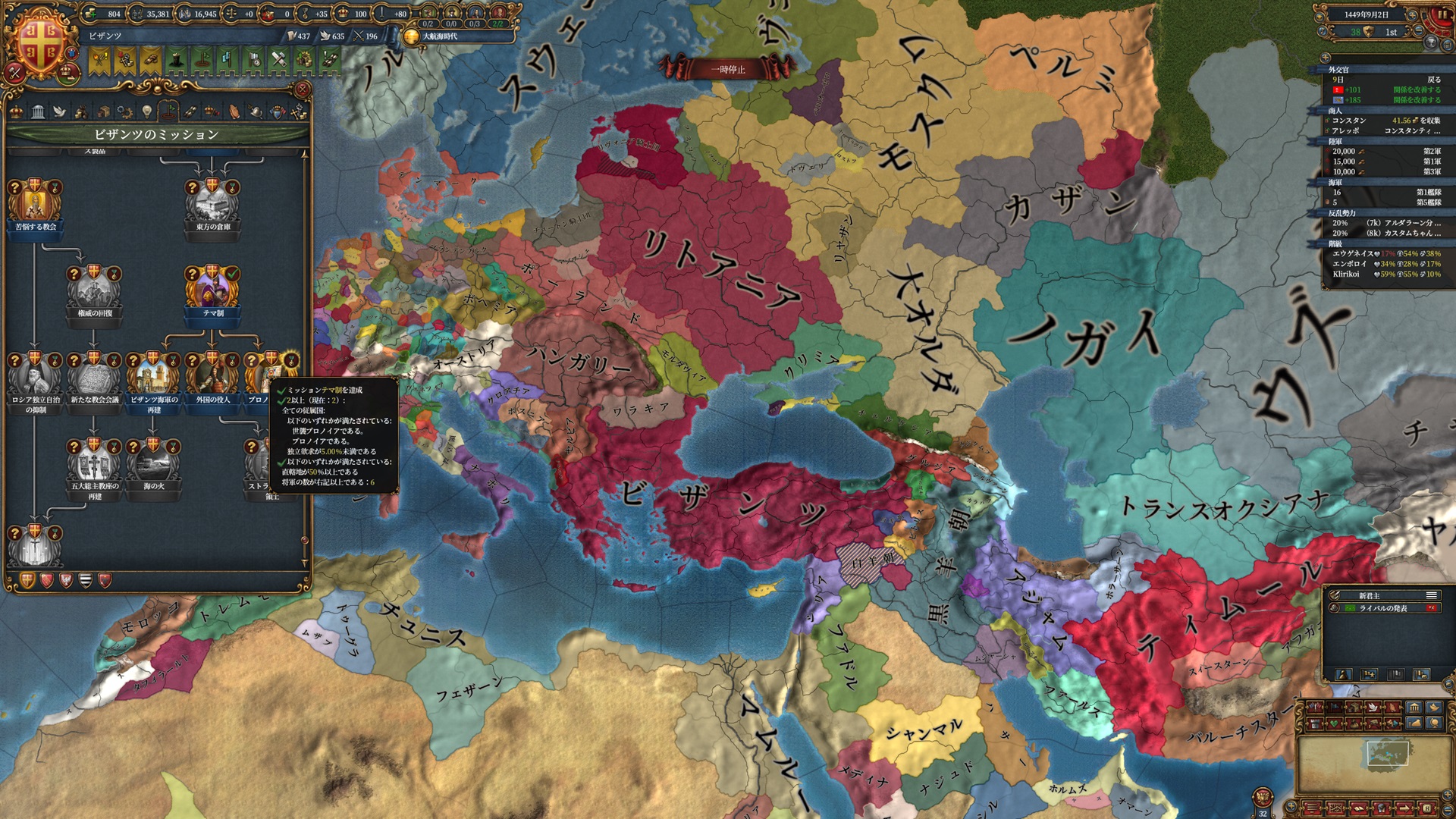The width and height of the screenshot is (1456, 819).
Task: Click the 一時停止 pause banner
Action: pos(727,70)
